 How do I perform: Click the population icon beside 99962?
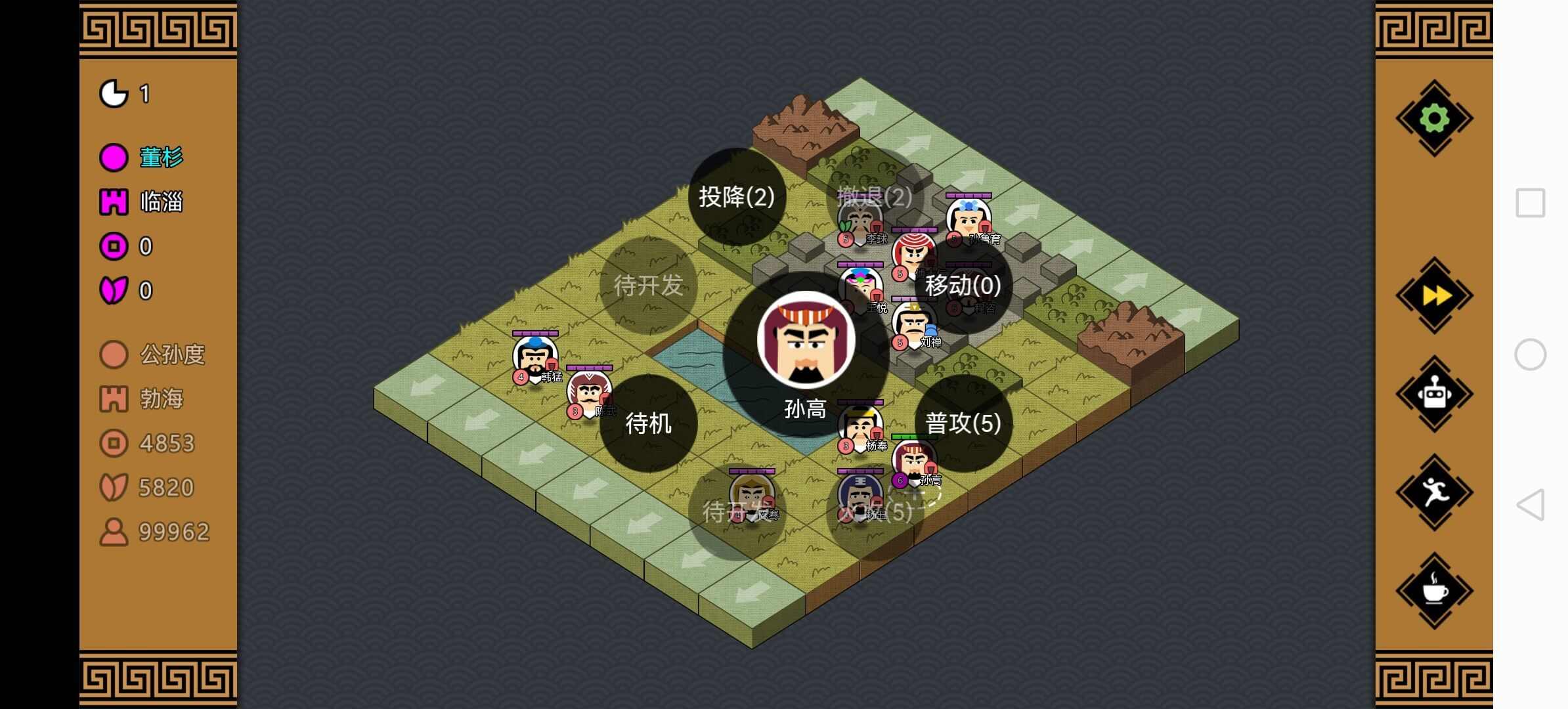click(x=113, y=530)
